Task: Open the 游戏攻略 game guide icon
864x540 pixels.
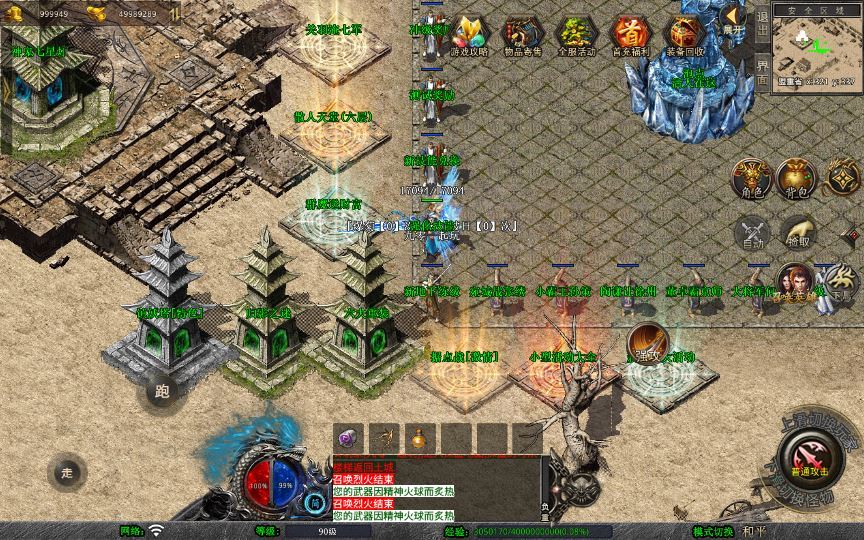Action: [x=467, y=35]
